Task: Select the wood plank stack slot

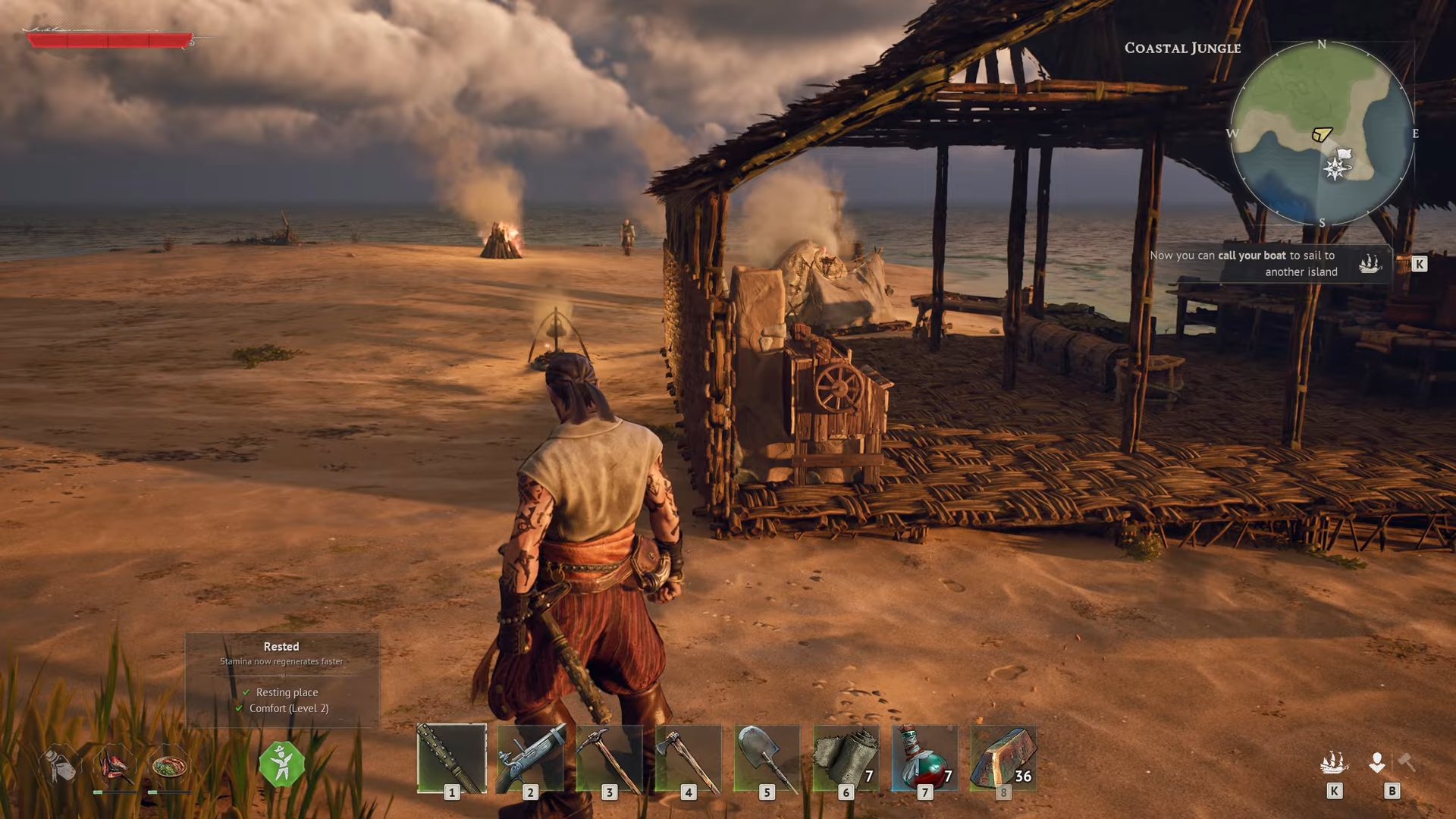Action: point(1003,758)
